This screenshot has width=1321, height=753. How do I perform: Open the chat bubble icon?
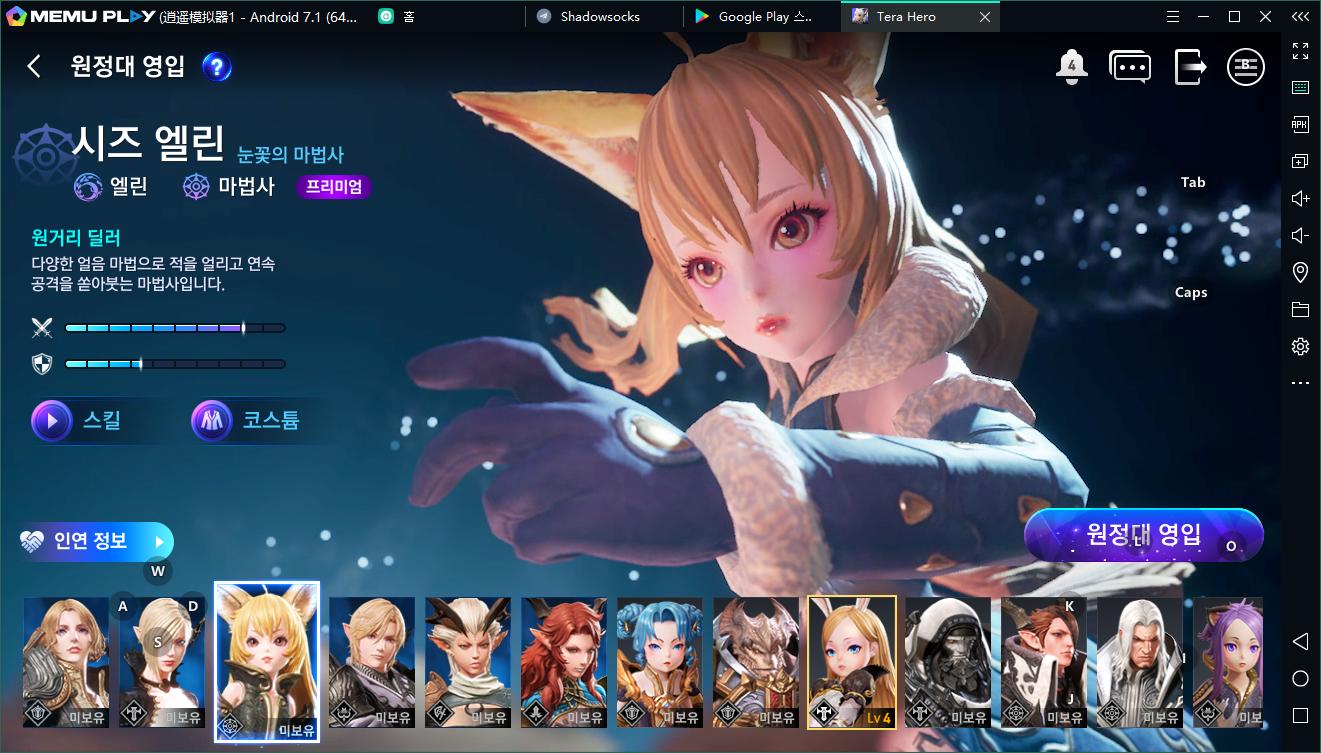coord(1130,67)
